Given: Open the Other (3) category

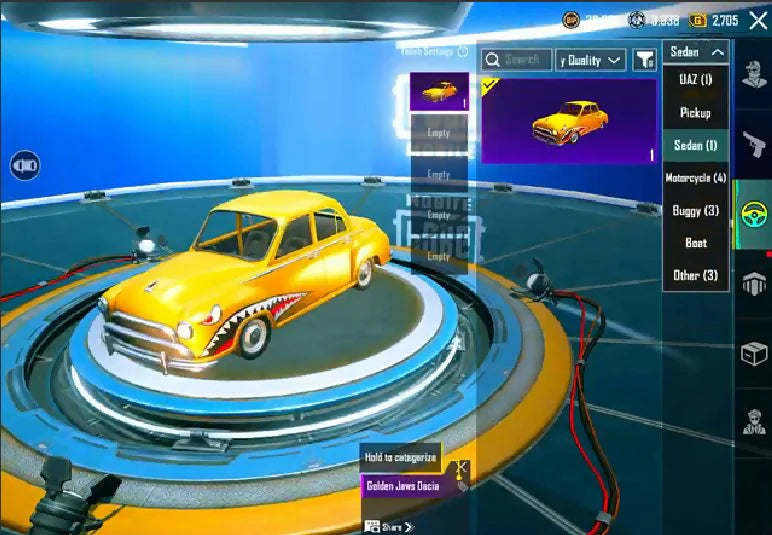Looking at the screenshot, I should tap(696, 275).
